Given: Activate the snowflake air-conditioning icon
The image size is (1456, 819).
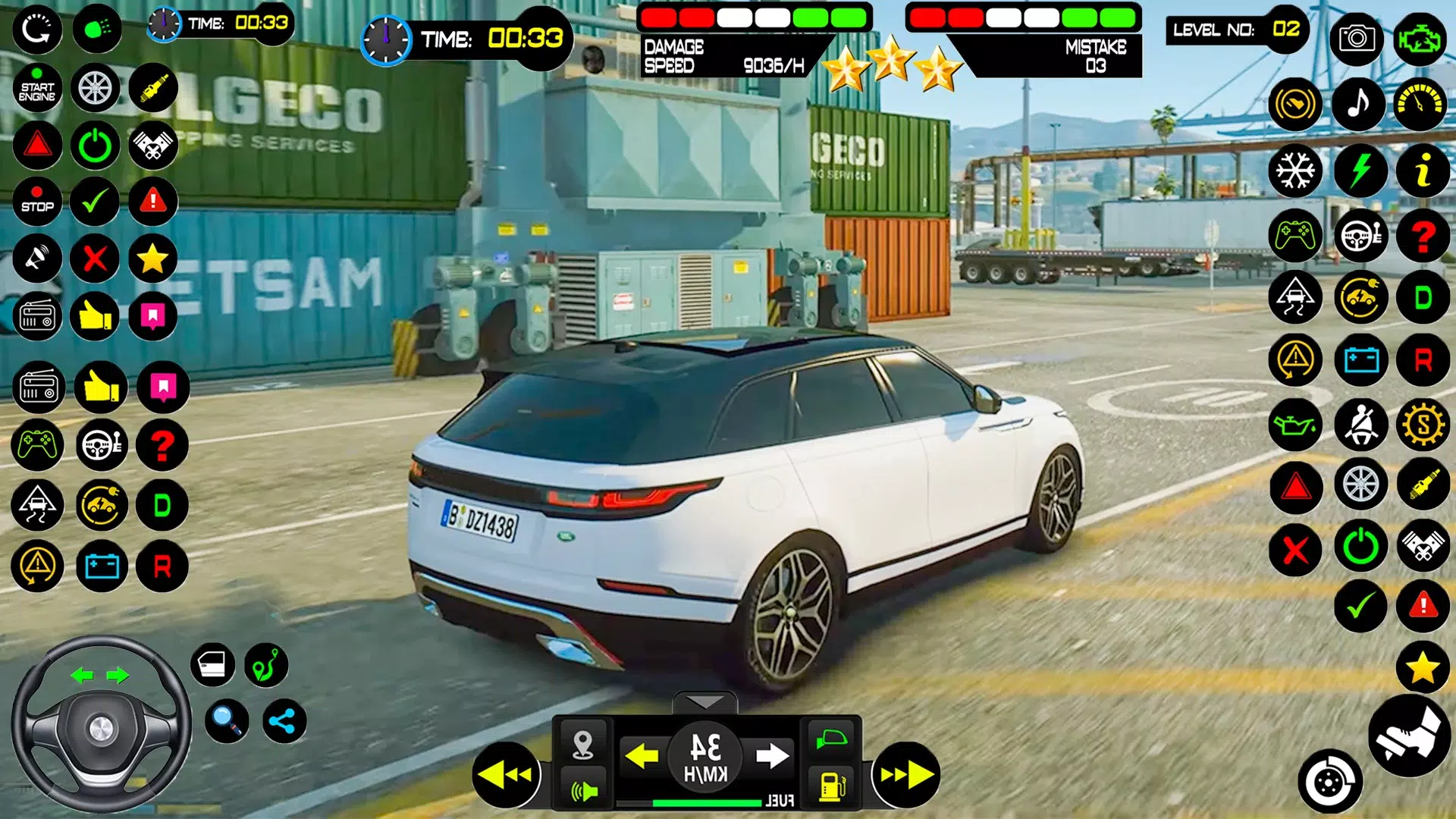Looking at the screenshot, I should click(1294, 170).
